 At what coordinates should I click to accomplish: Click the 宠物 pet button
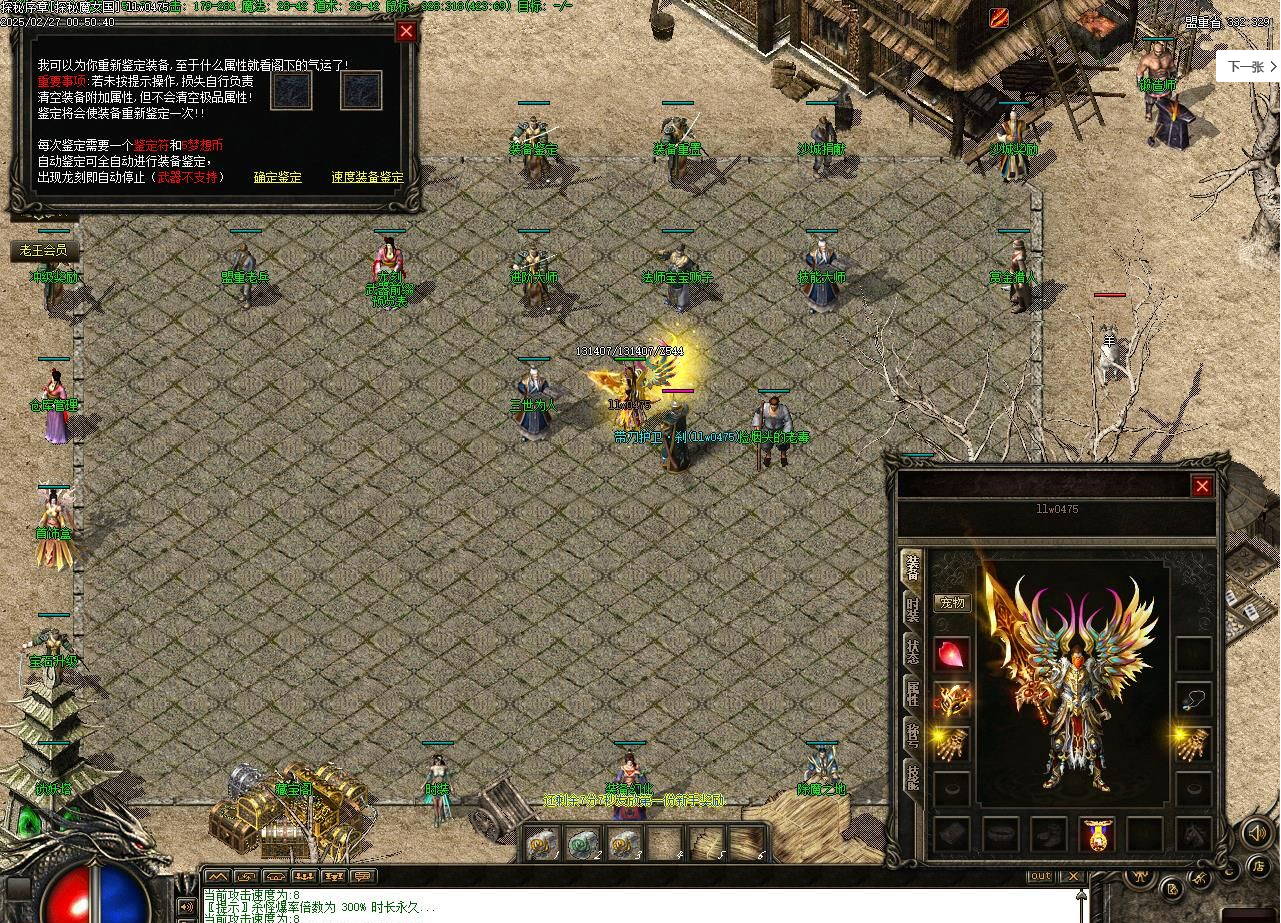click(x=952, y=603)
